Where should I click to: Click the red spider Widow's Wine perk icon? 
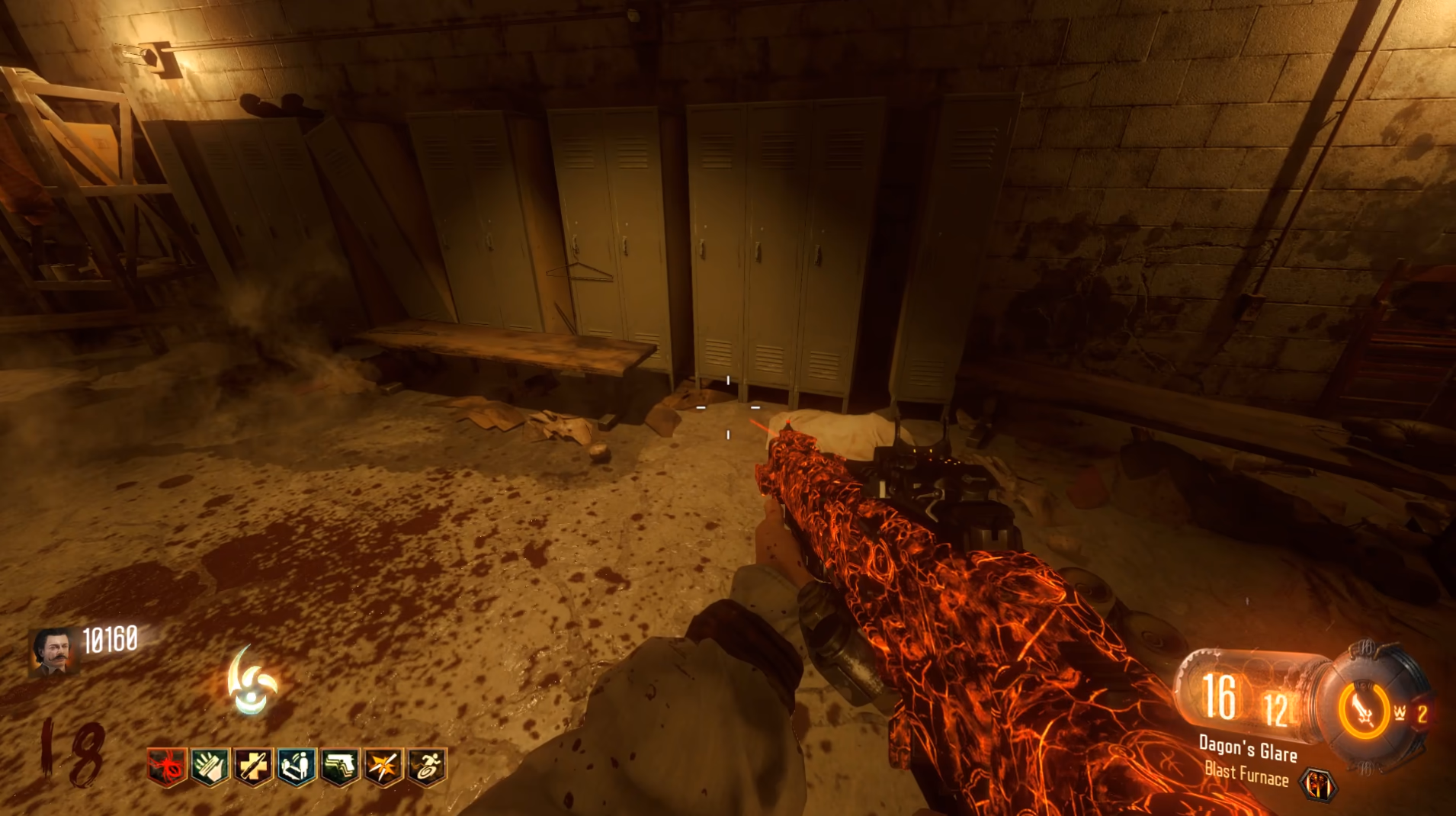click(167, 766)
